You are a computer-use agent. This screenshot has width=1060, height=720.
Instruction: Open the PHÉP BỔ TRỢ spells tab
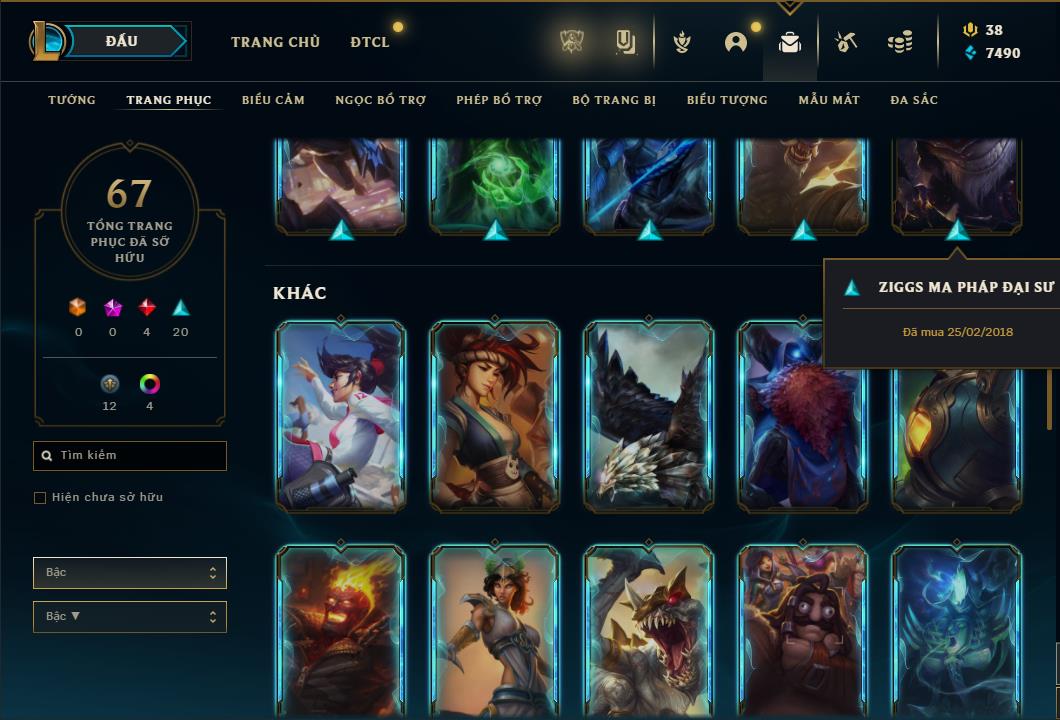pyautogui.click(x=499, y=100)
